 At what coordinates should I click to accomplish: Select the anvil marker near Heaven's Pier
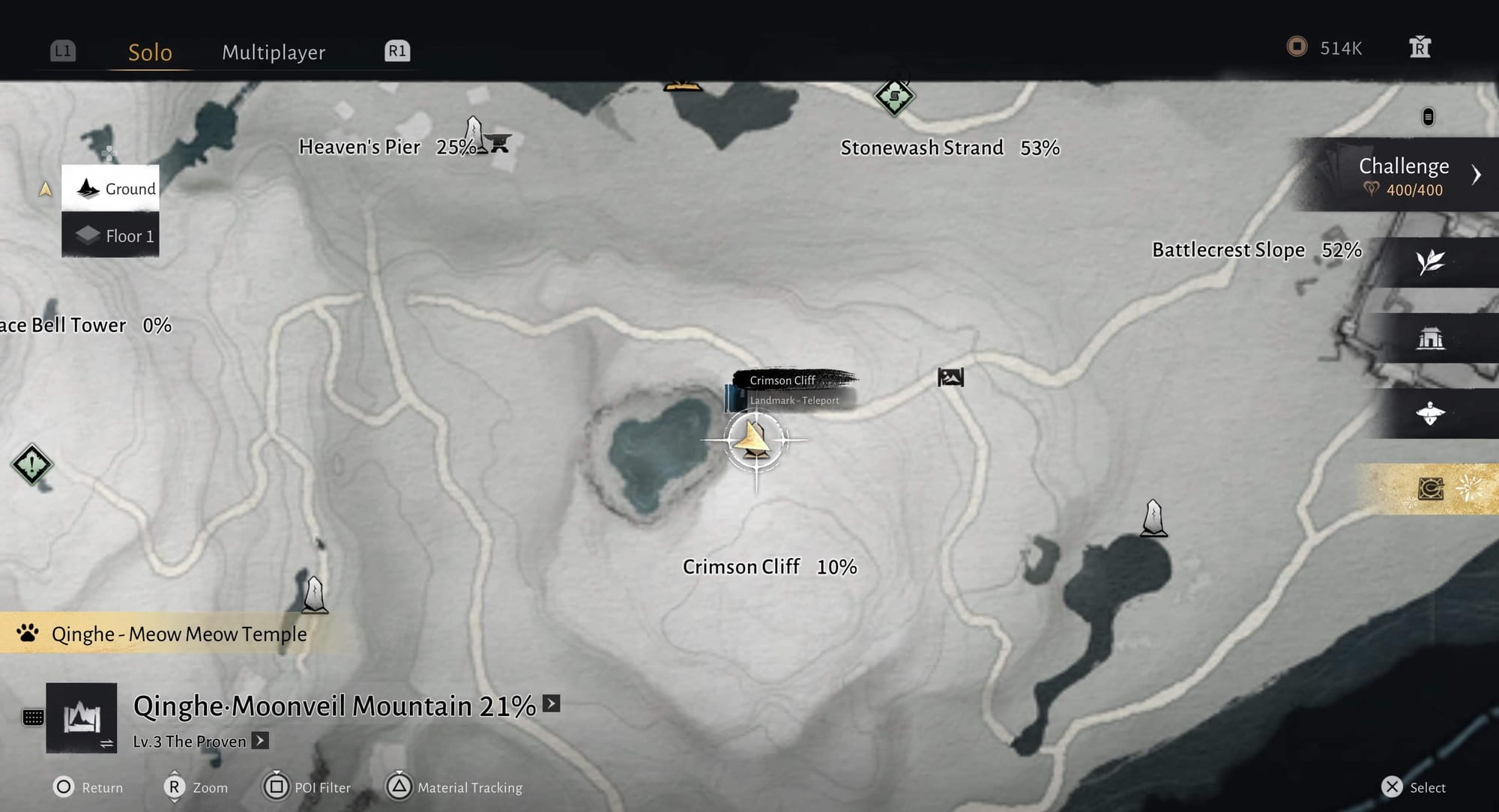(x=497, y=142)
